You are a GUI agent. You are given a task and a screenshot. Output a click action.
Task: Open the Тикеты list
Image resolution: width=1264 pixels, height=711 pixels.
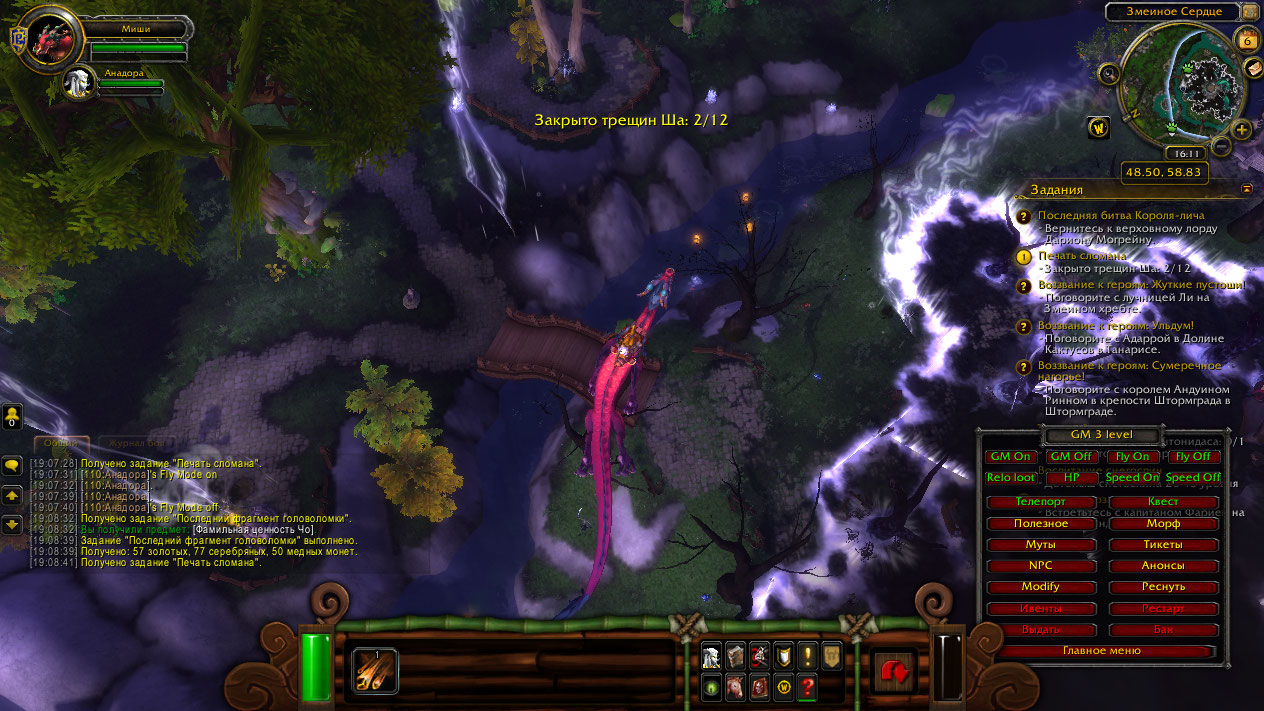pyautogui.click(x=1163, y=545)
